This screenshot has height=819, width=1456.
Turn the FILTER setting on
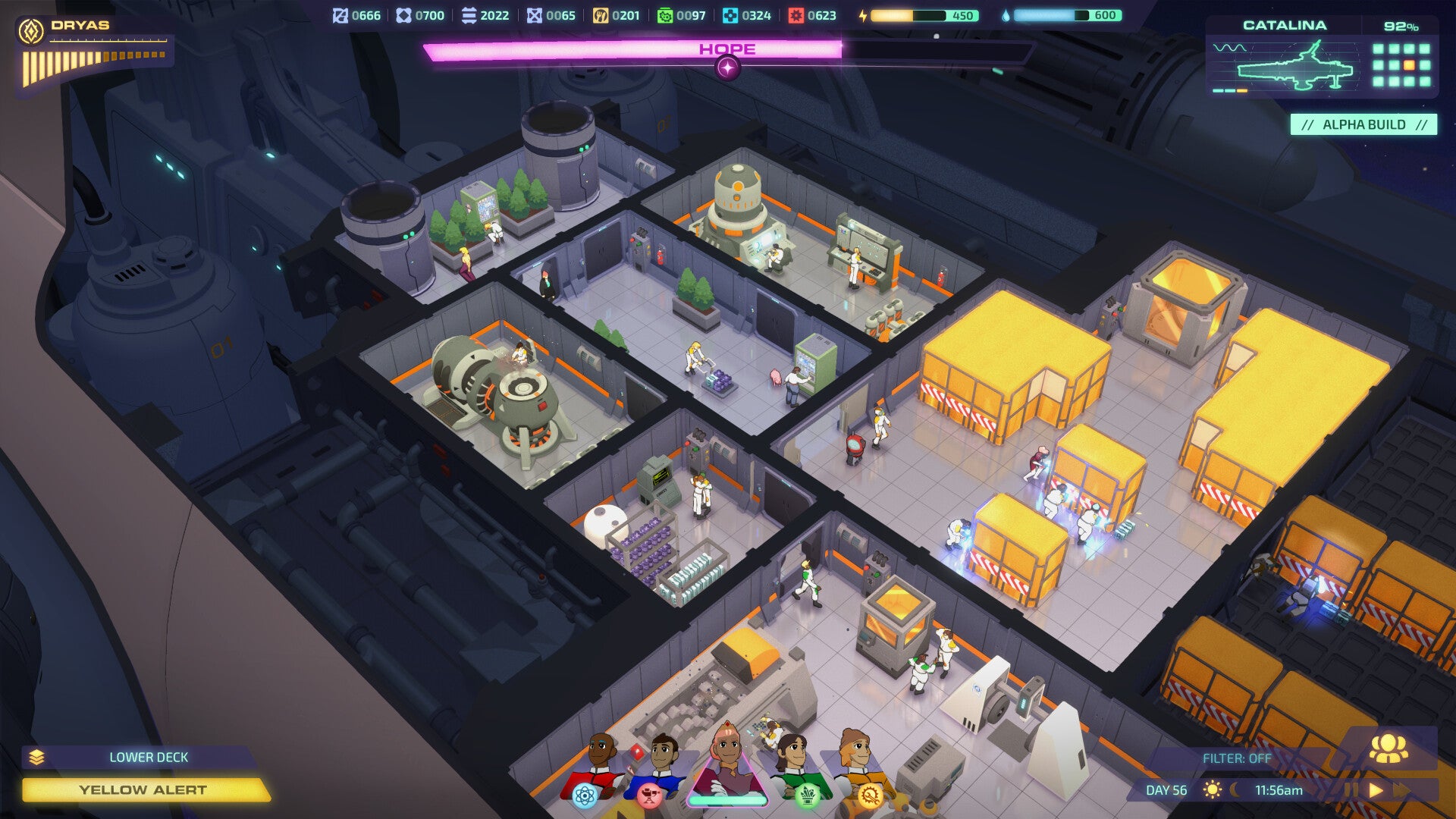coord(1238,758)
